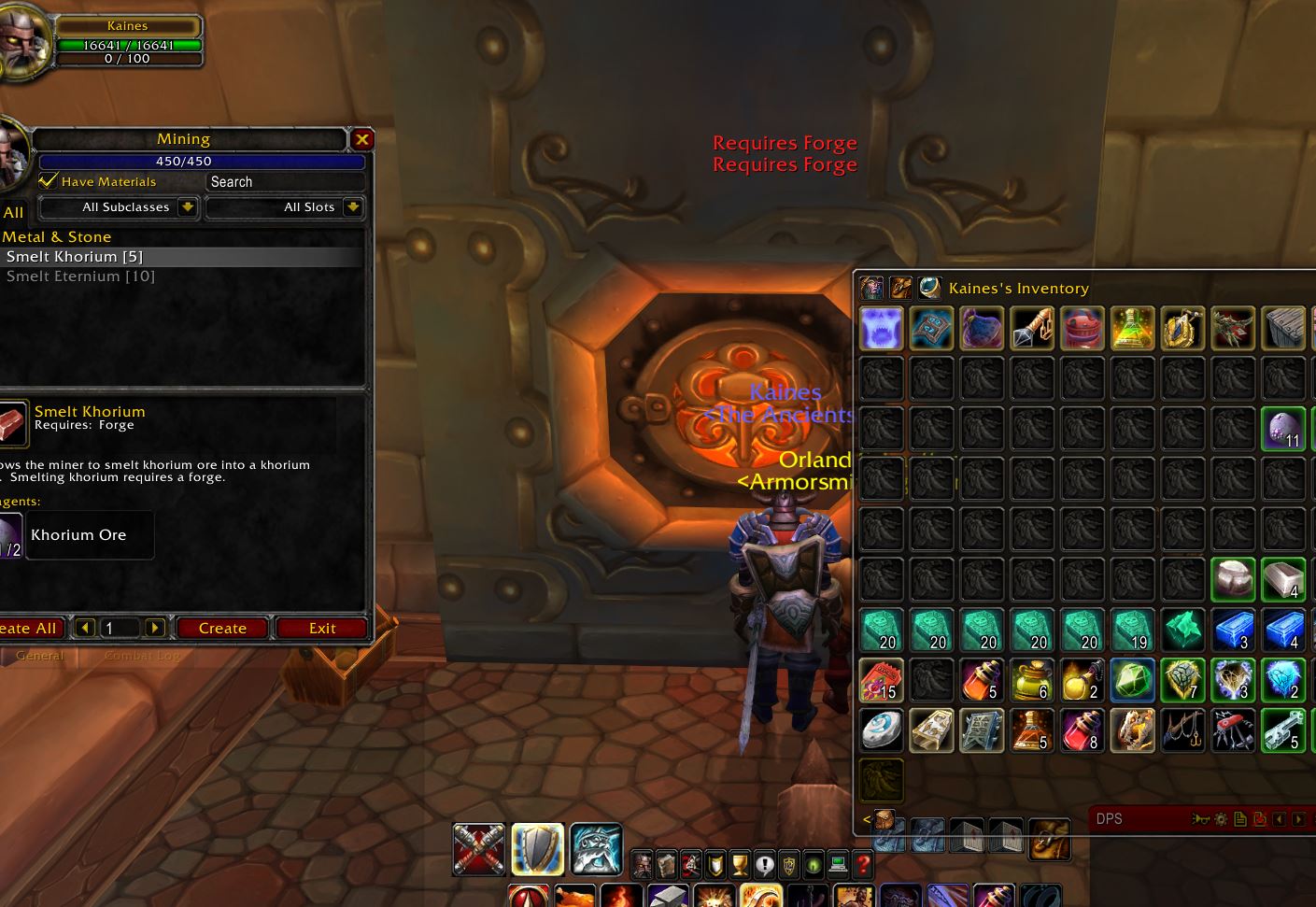Select the shield icon on the action bar
The width and height of the screenshot is (1316, 907).
click(x=538, y=849)
